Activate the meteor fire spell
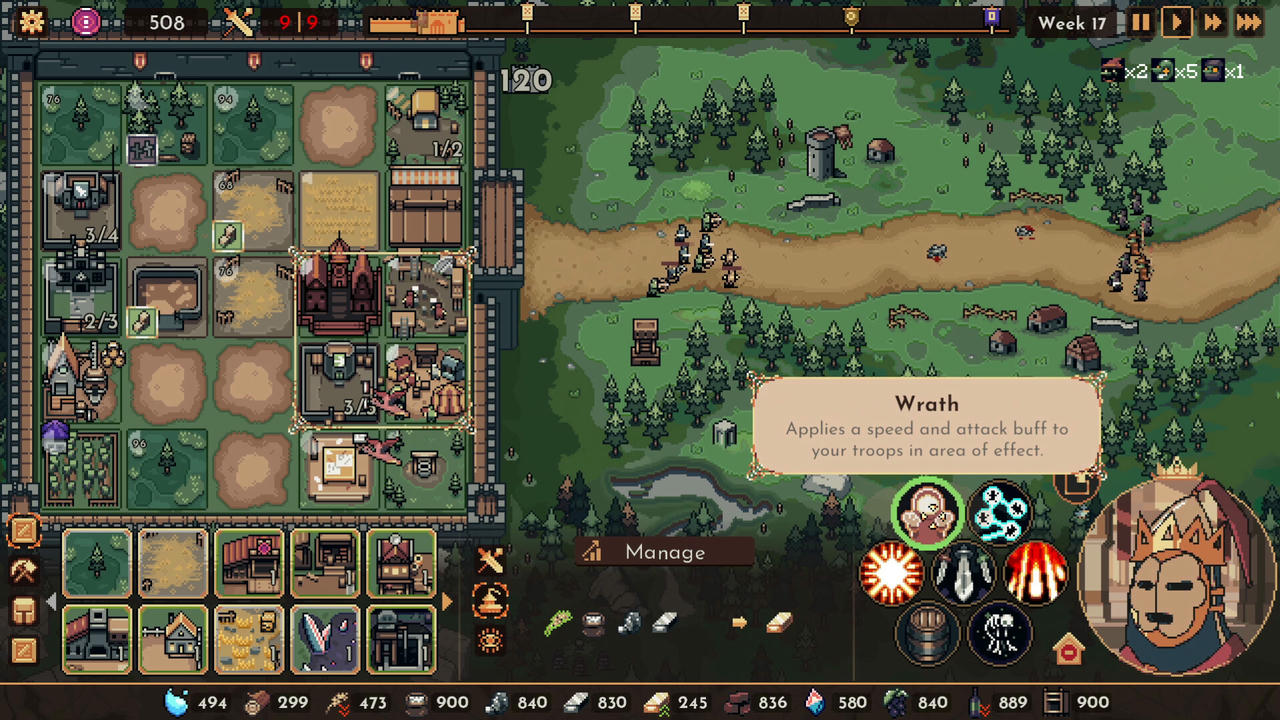 [1035, 572]
